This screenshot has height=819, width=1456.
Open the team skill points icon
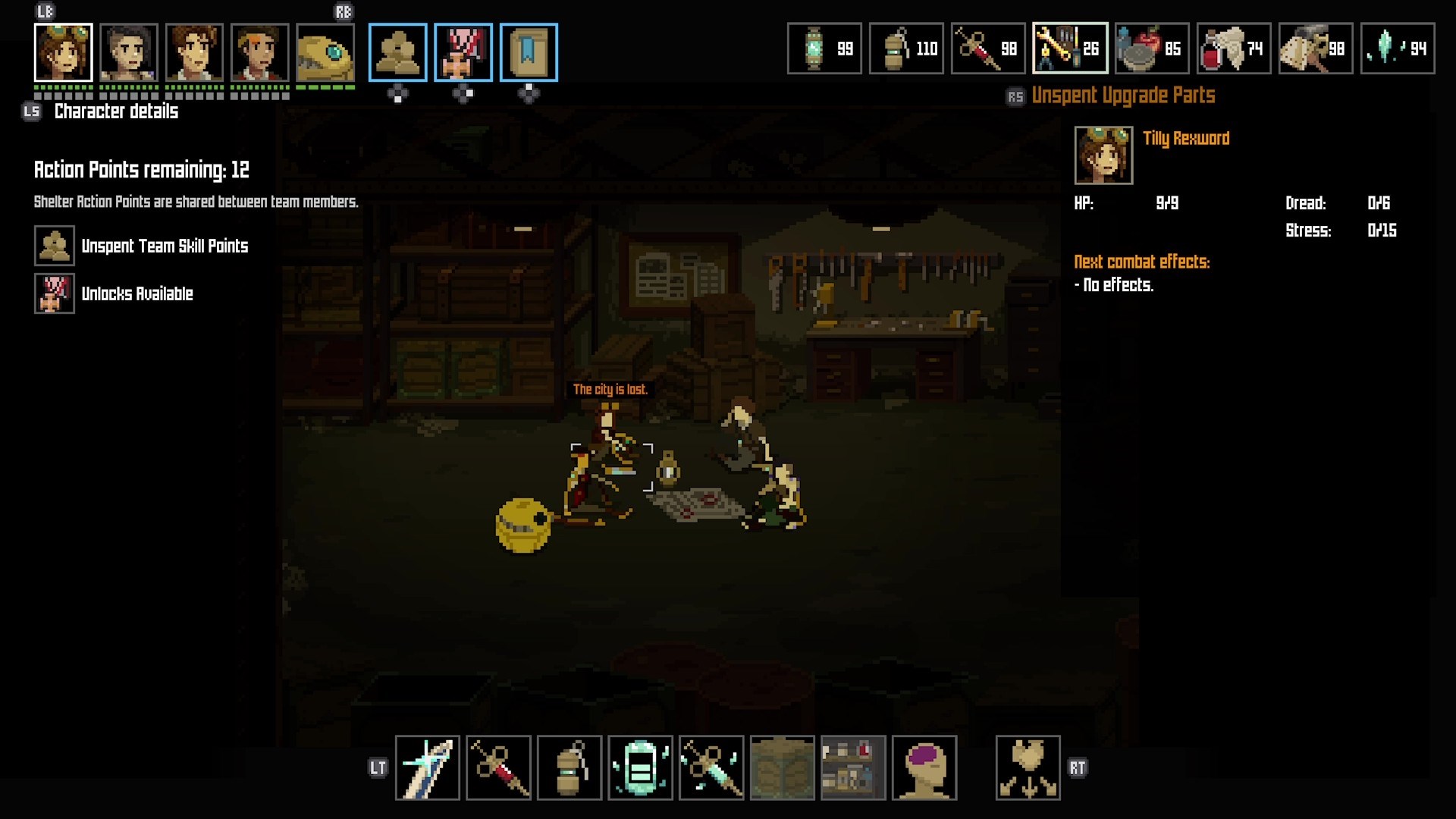coord(398,52)
